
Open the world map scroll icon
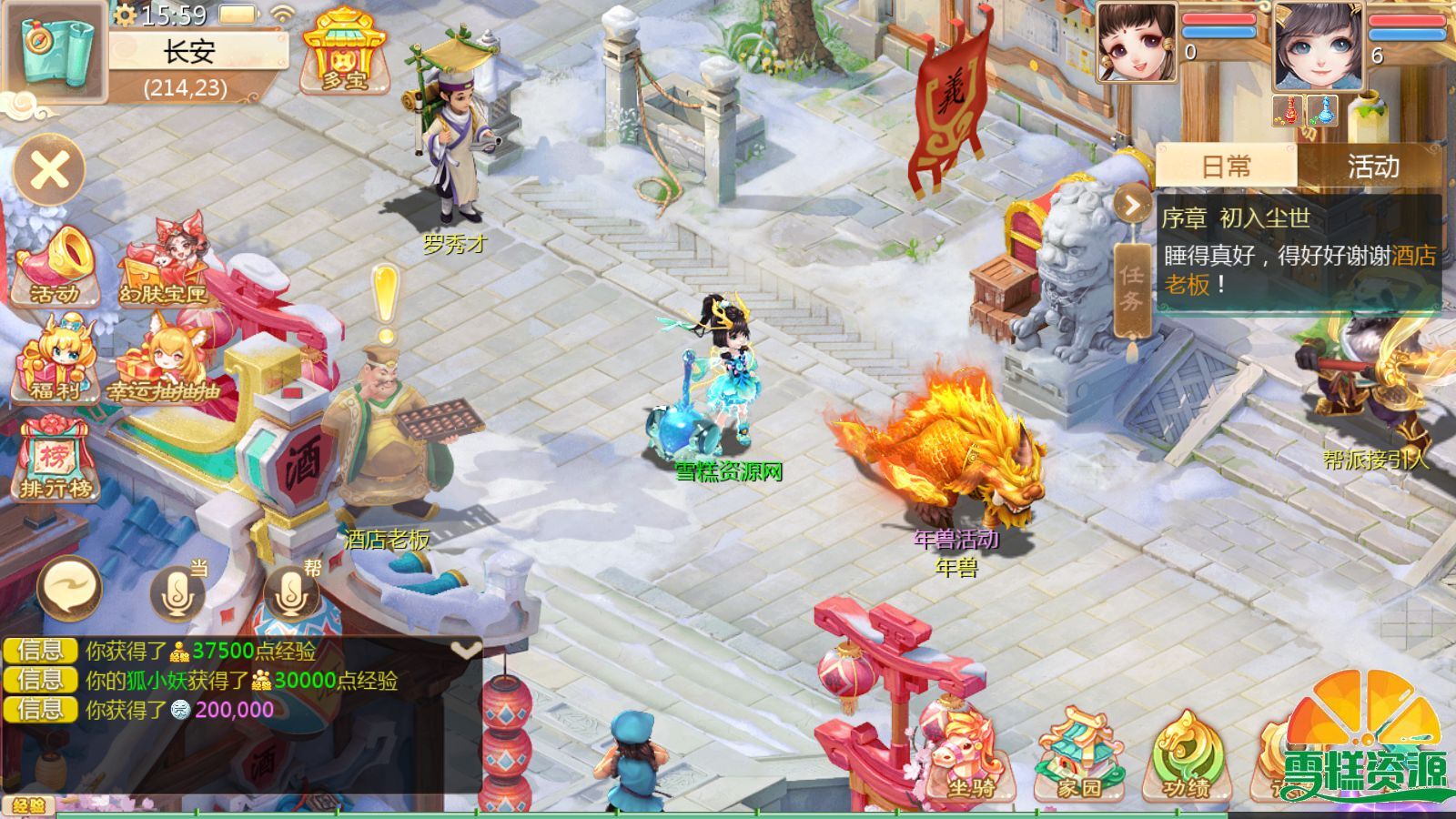[55, 50]
